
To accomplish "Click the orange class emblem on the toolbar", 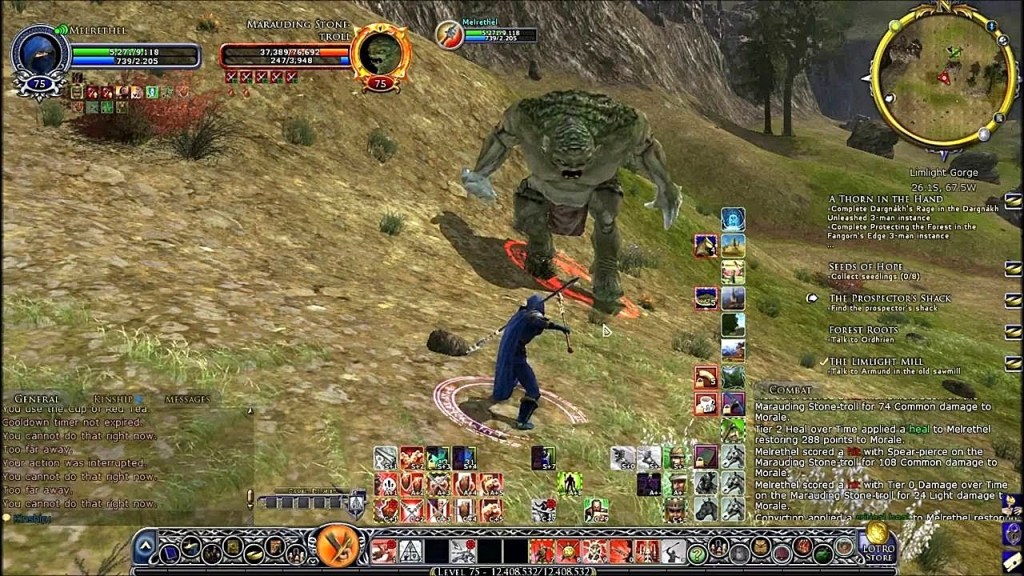I will [x=338, y=548].
